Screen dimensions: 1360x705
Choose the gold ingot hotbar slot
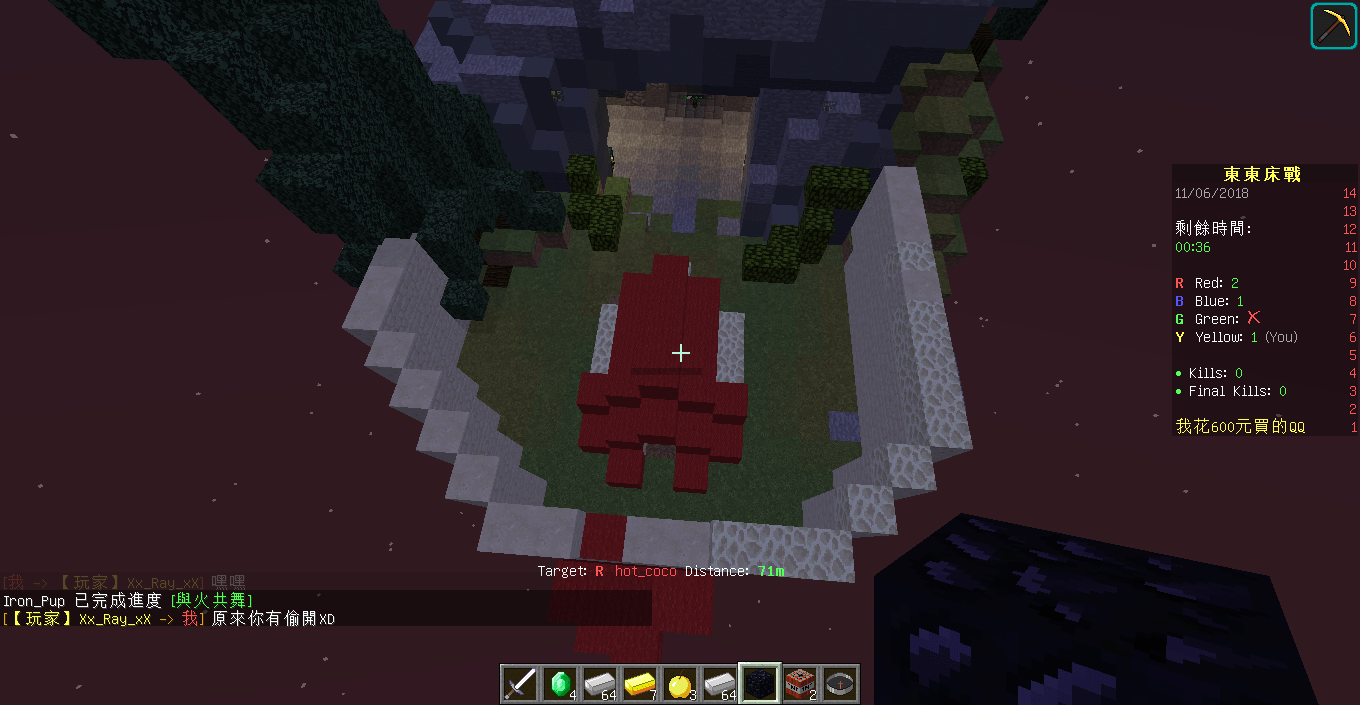click(639, 683)
